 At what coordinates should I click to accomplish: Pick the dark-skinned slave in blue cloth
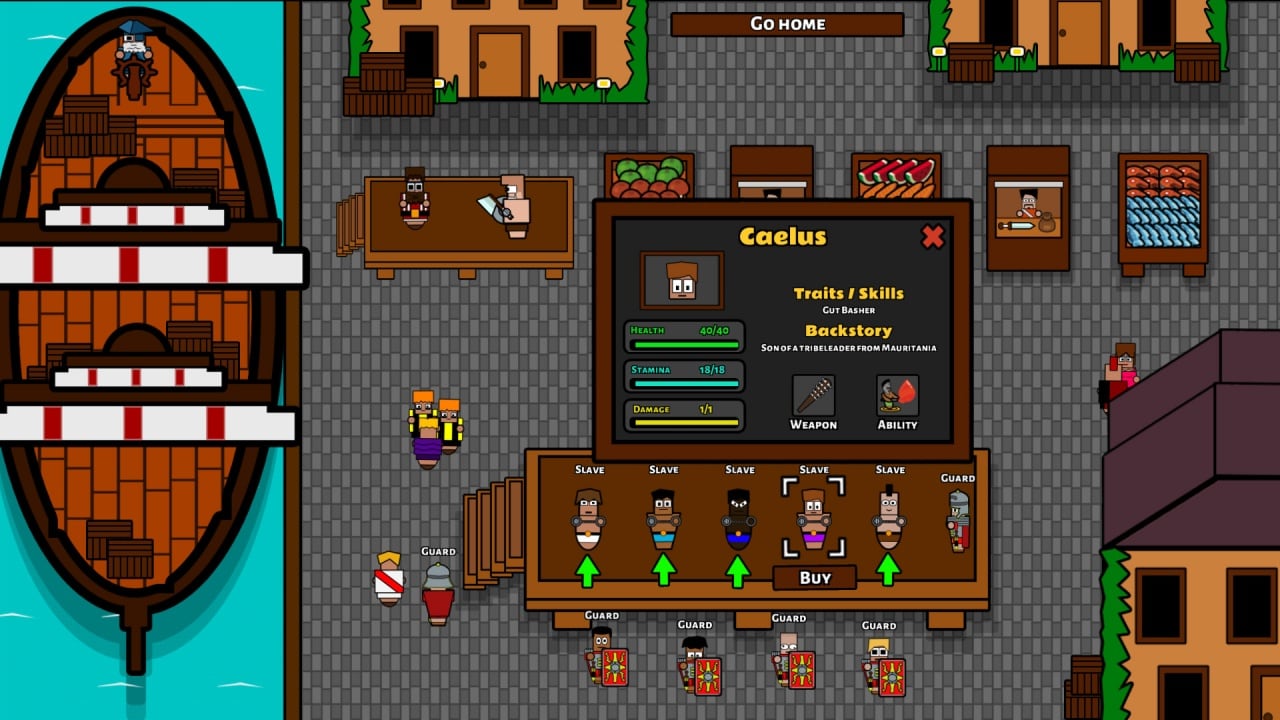pyautogui.click(x=738, y=520)
